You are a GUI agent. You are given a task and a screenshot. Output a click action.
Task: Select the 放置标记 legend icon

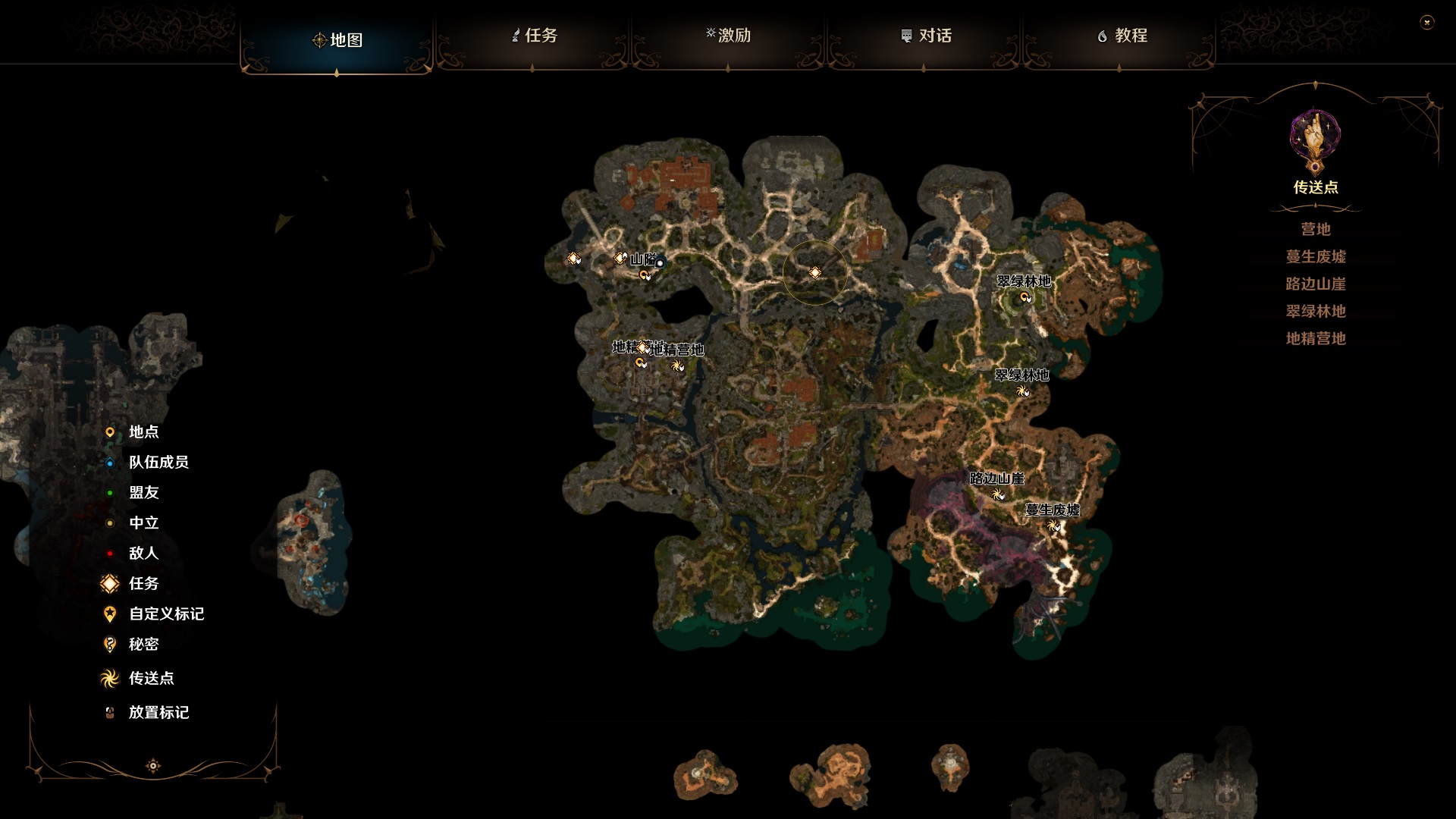109,713
